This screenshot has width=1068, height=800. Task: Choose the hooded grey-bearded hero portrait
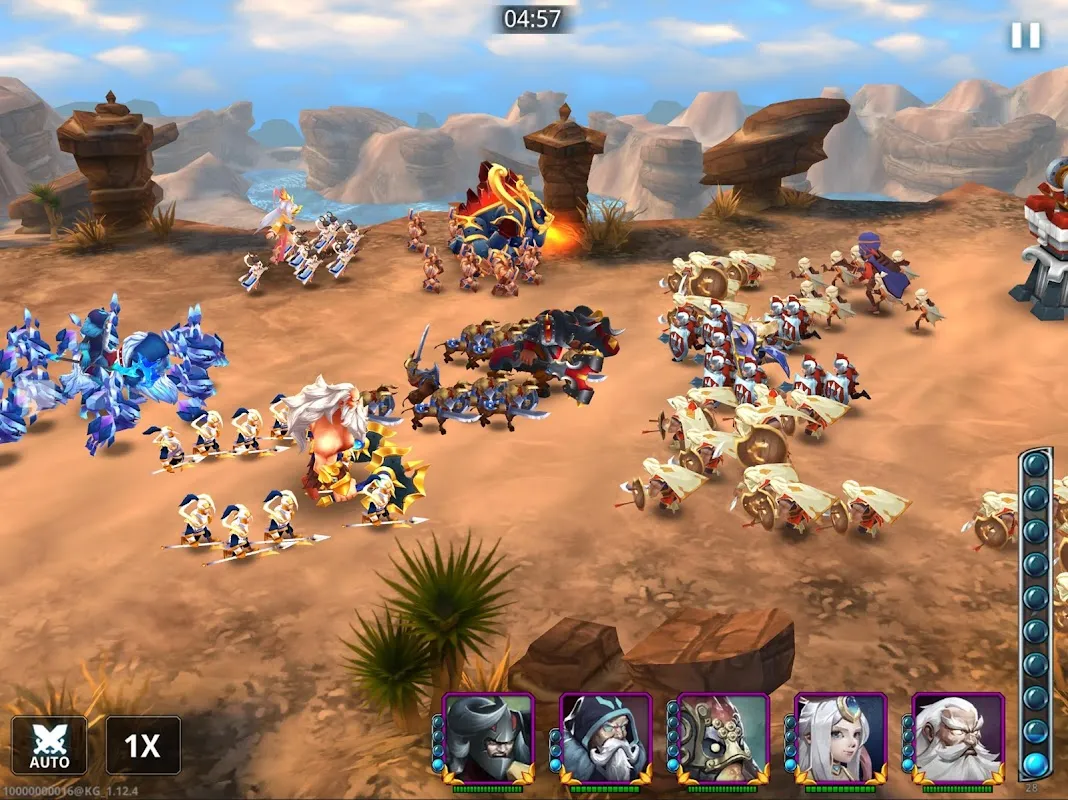pyautogui.click(x=606, y=738)
